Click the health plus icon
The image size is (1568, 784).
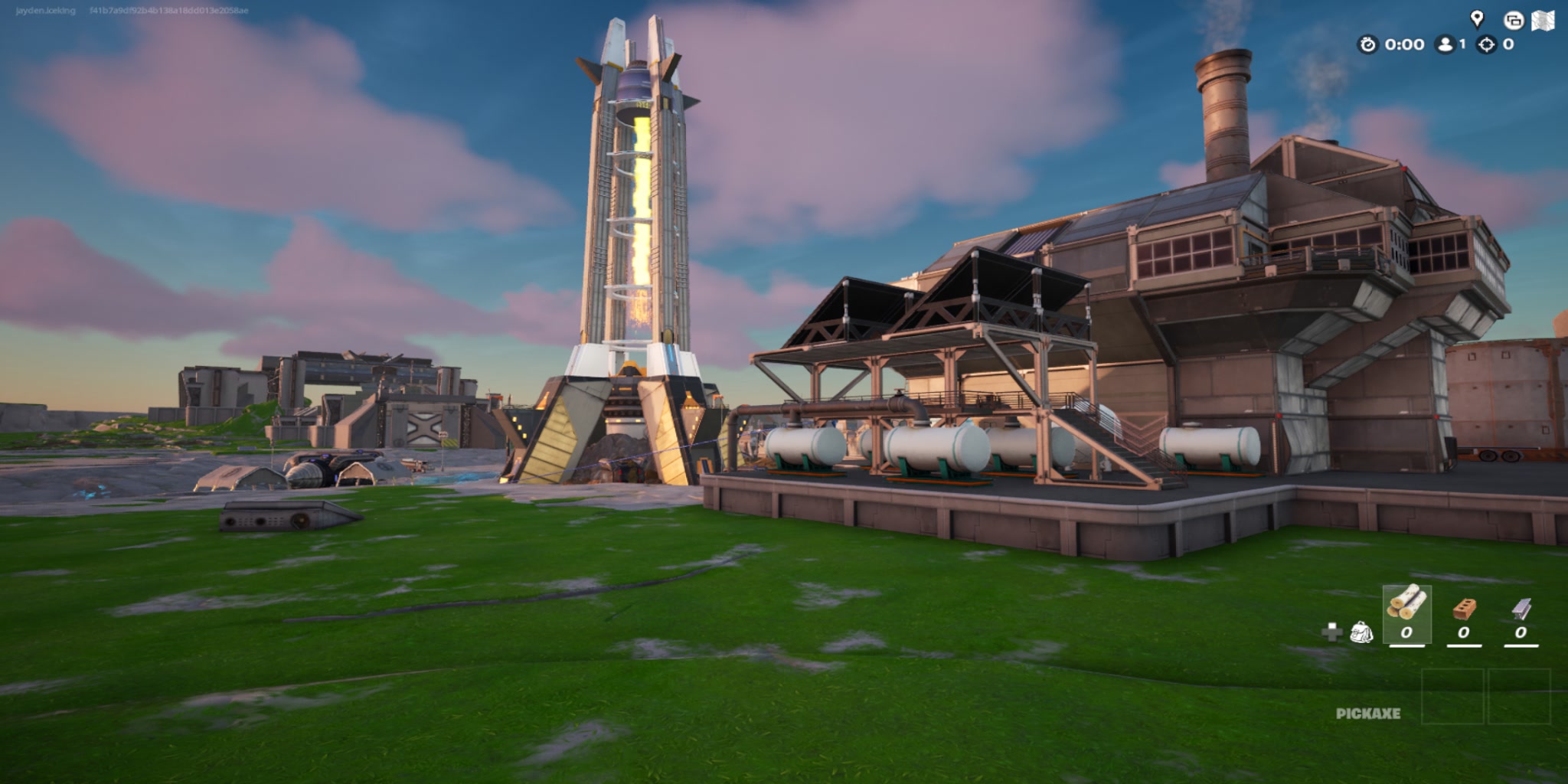(x=1332, y=632)
